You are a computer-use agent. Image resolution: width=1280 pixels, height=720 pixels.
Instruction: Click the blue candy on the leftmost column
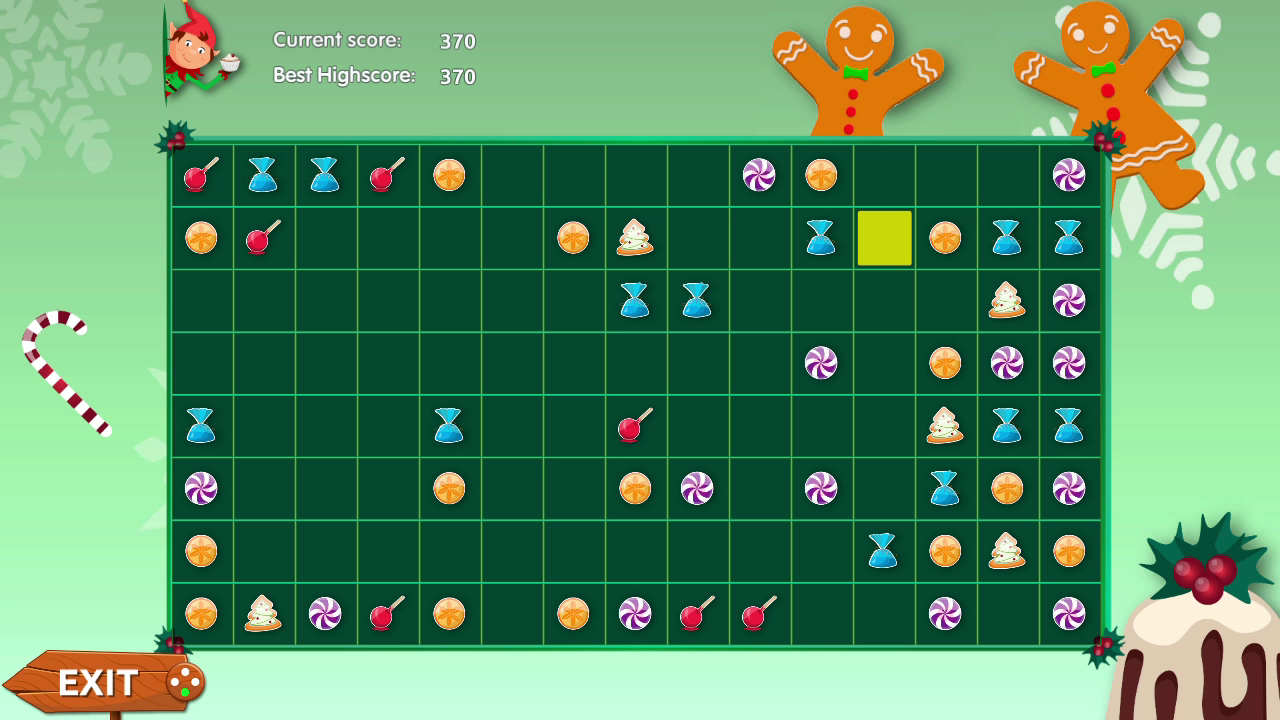200,425
